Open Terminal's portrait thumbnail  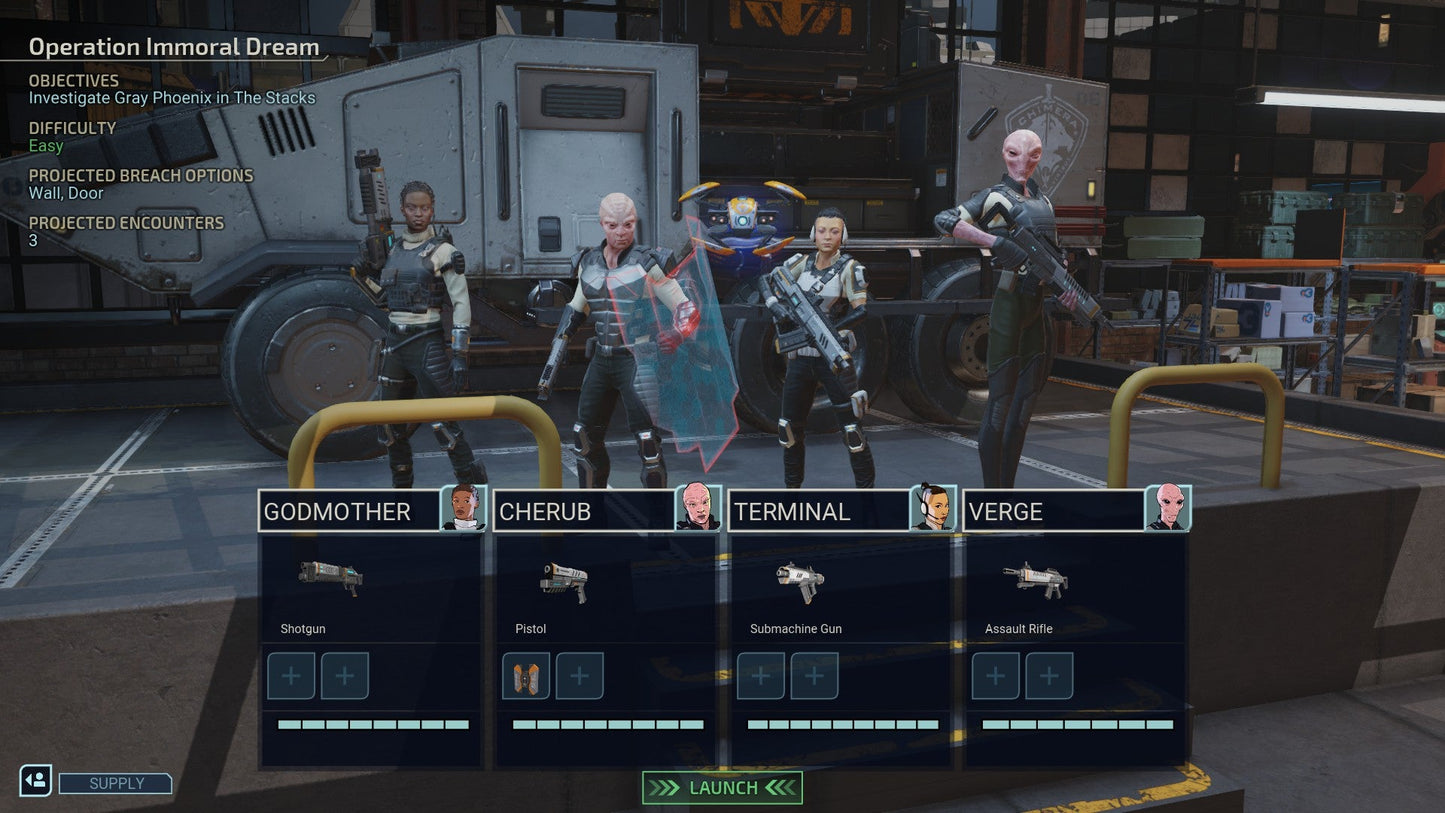pyautogui.click(x=934, y=508)
